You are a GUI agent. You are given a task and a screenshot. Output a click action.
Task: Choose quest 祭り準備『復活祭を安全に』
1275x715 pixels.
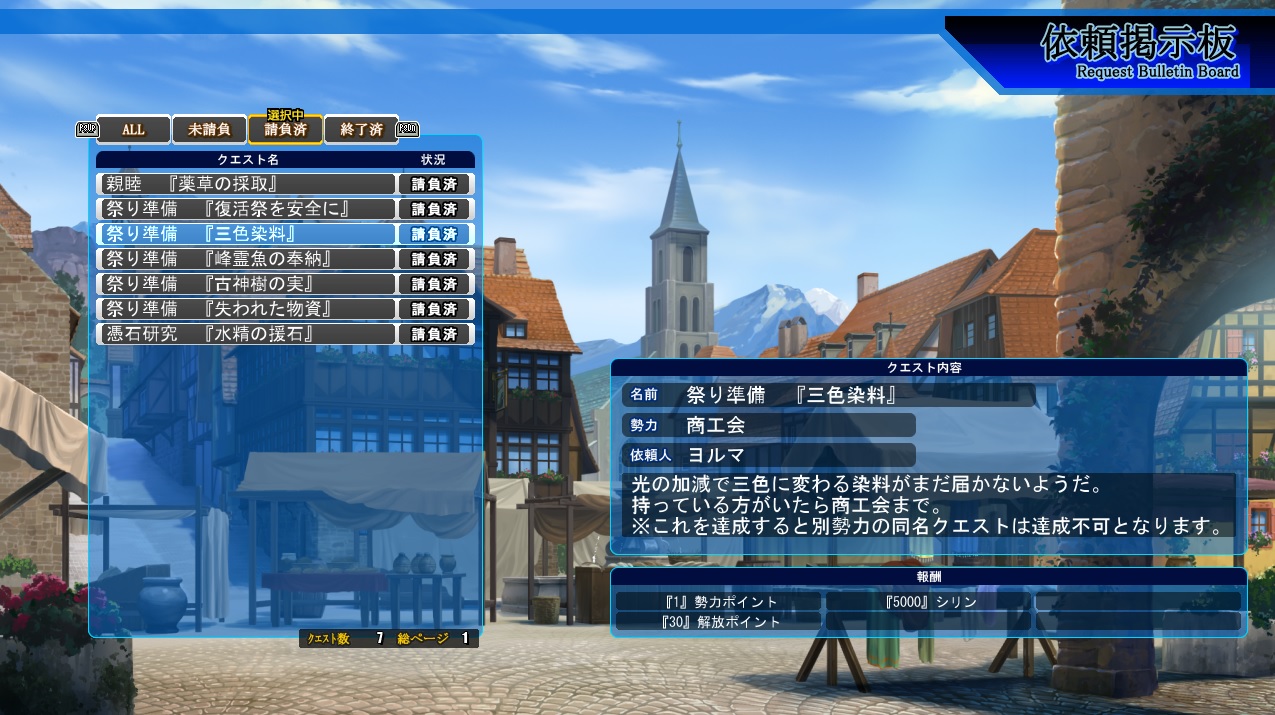pyautogui.click(x=246, y=209)
